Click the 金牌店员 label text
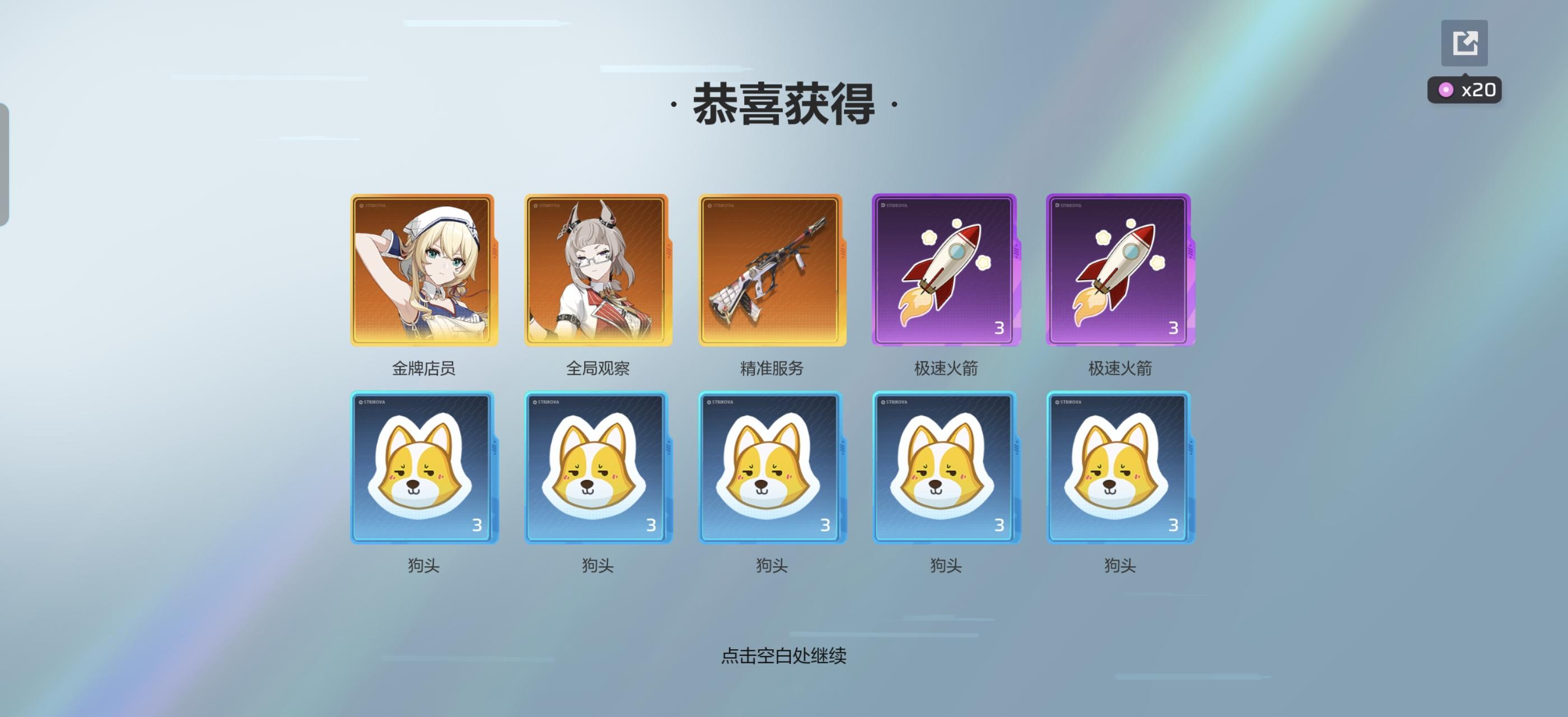 click(x=424, y=367)
